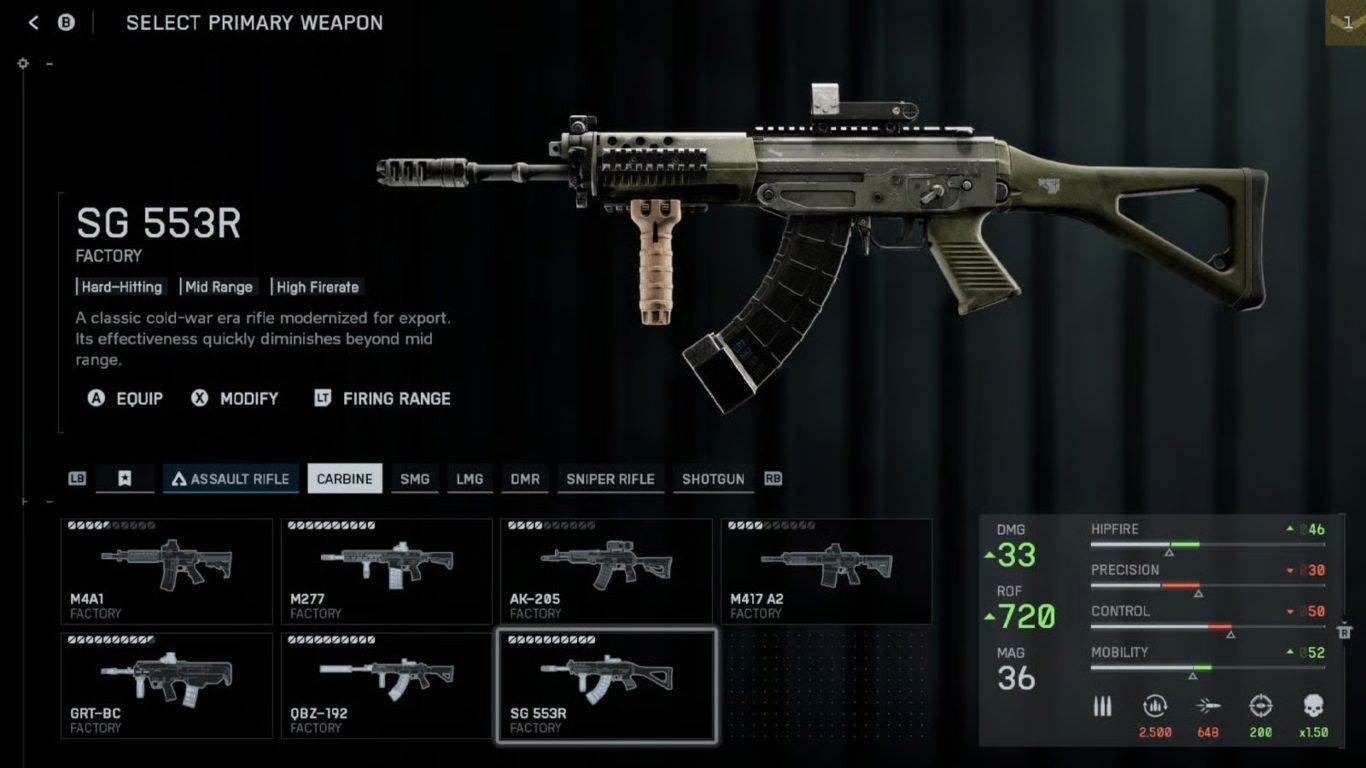
Task: Choose the Sniper Rifle tab
Action: pyautogui.click(x=610, y=479)
